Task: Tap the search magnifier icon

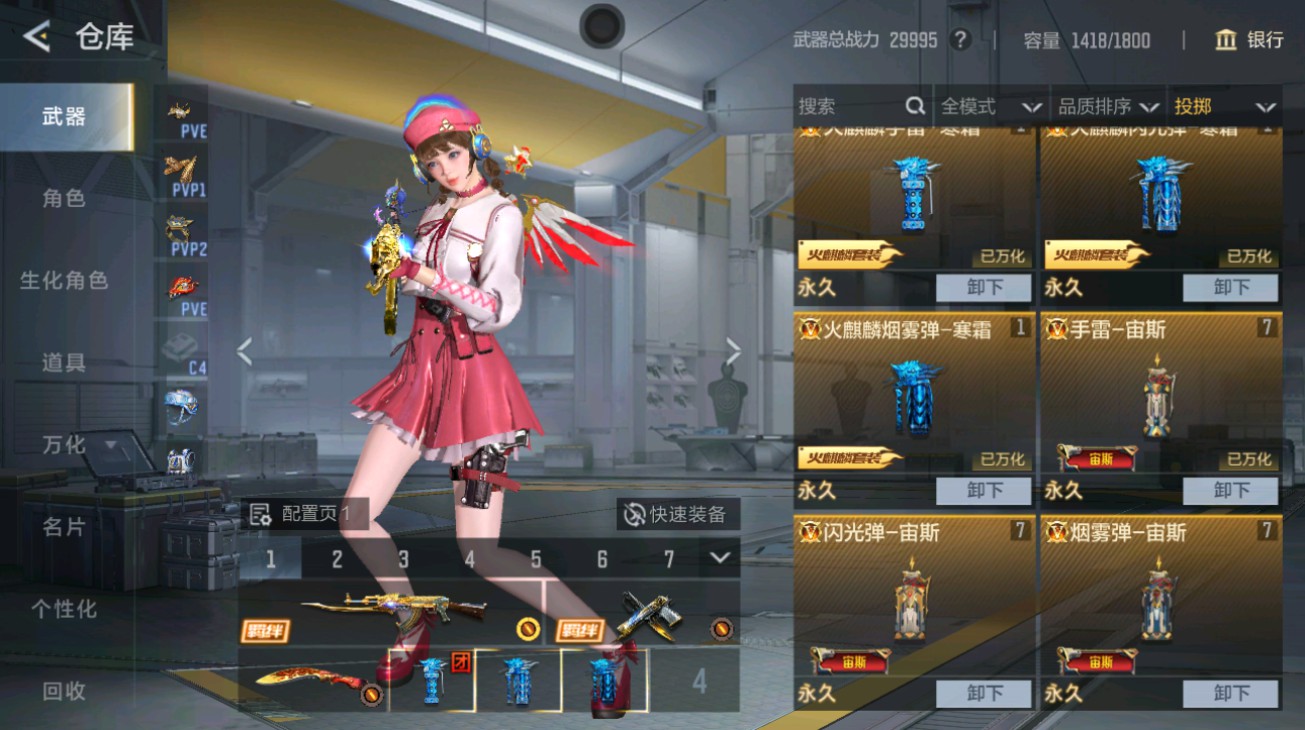Action: click(x=915, y=105)
